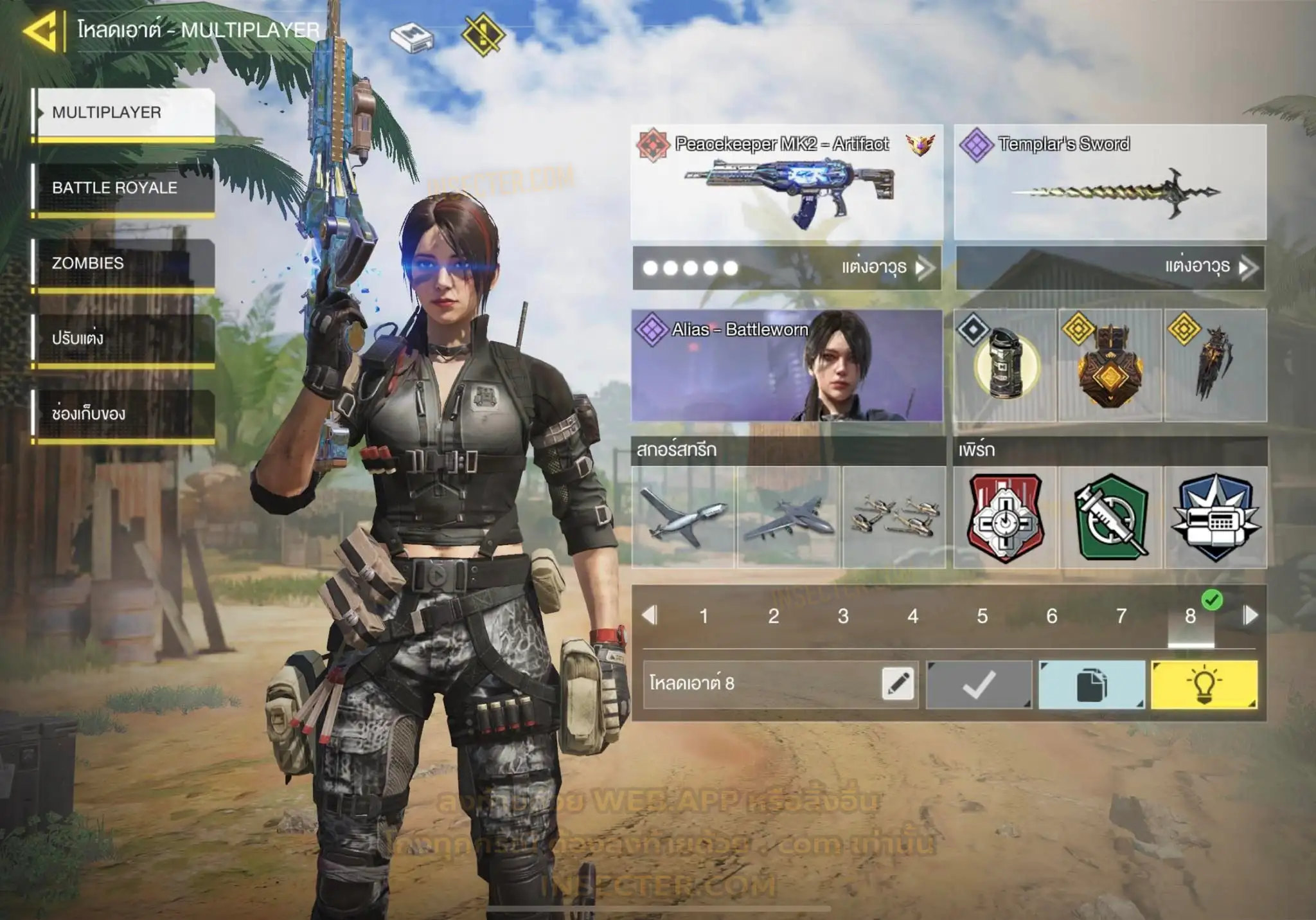Viewport: 1316px width, 920px height.
Task: Copy this loadout with the blue button
Action: pyautogui.click(x=1091, y=684)
